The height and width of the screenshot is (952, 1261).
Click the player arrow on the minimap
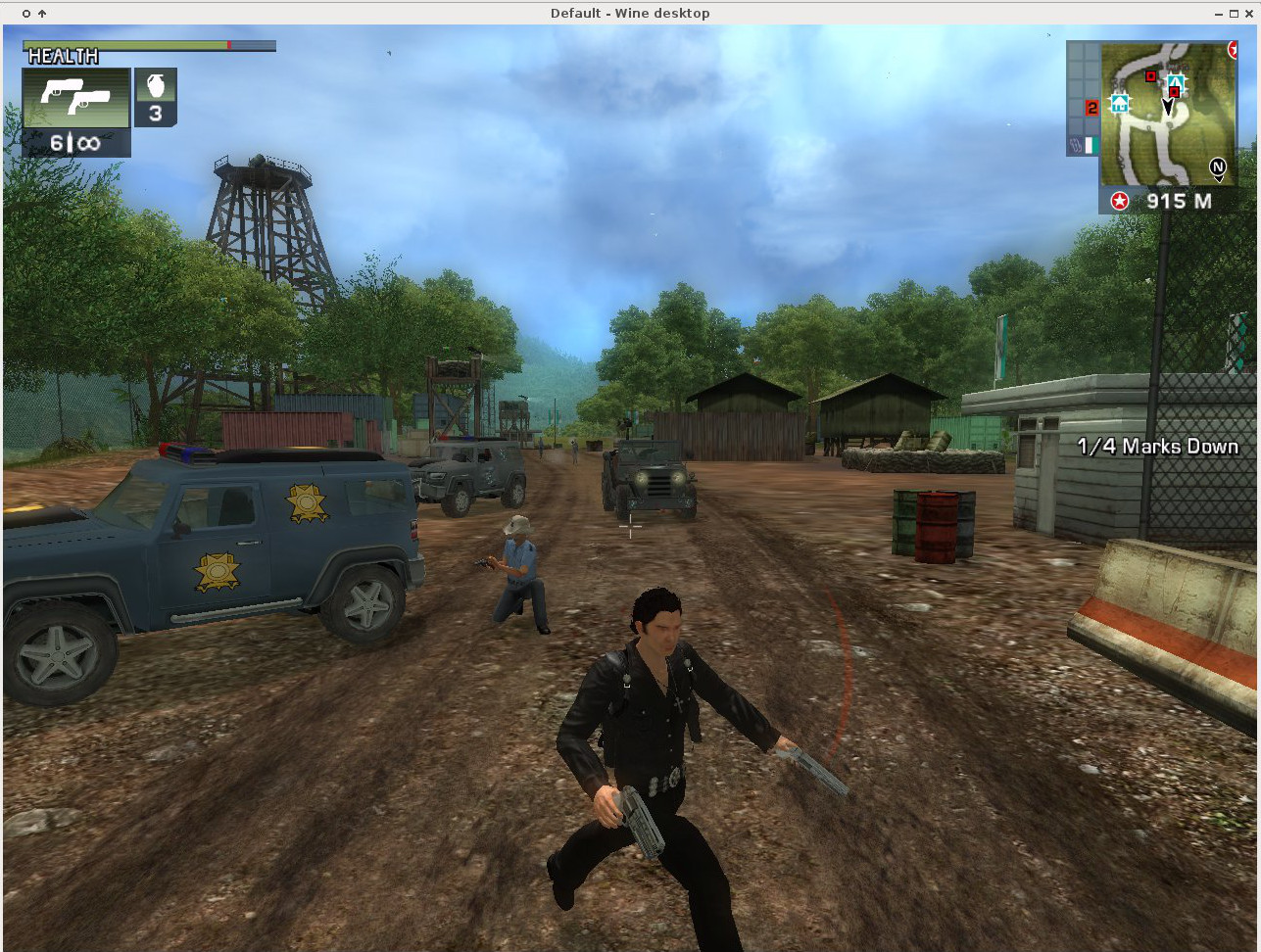1168,106
